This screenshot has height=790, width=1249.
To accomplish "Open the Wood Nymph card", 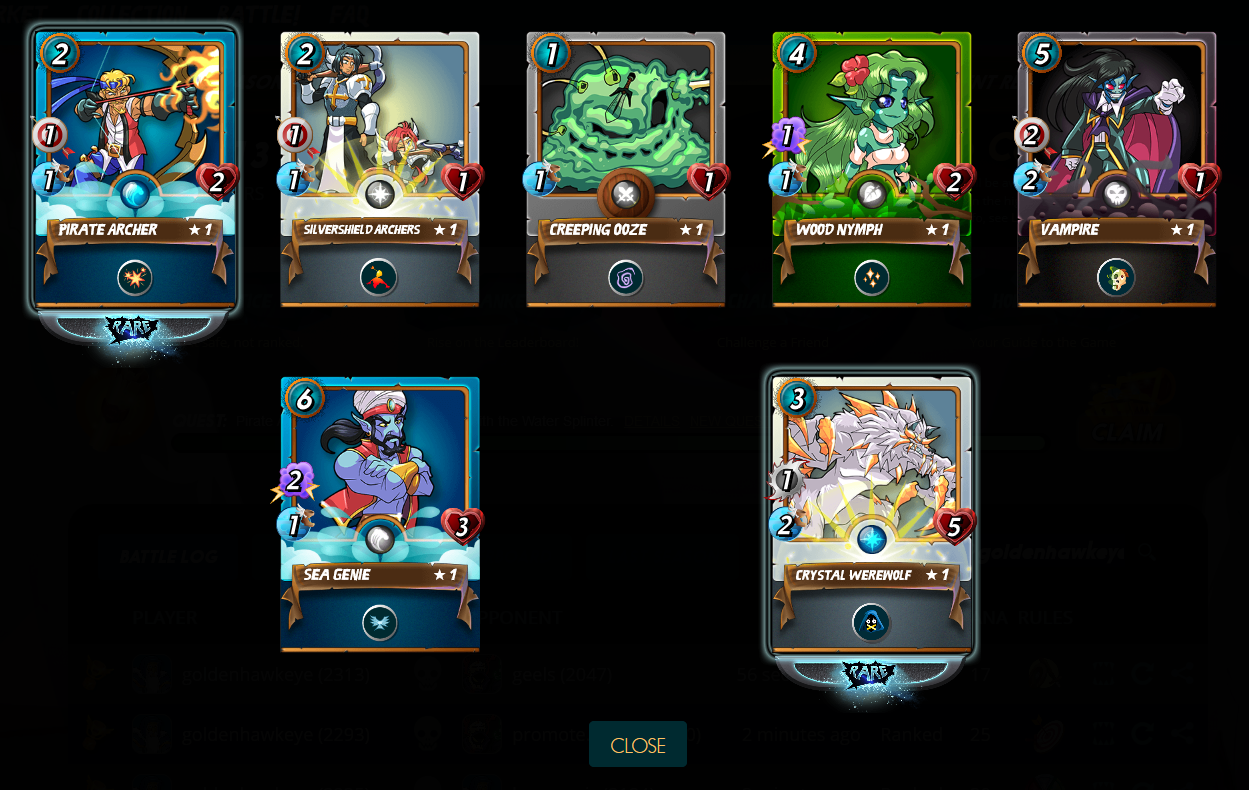I will click(x=871, y=170).
